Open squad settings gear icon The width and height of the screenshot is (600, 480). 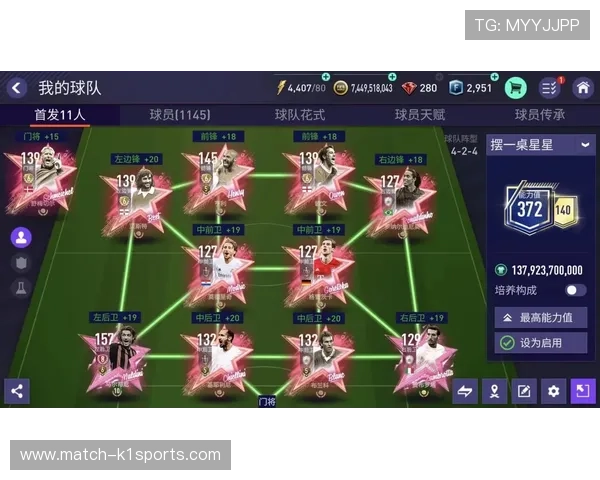pyautogui.click(x=553, y=391)
